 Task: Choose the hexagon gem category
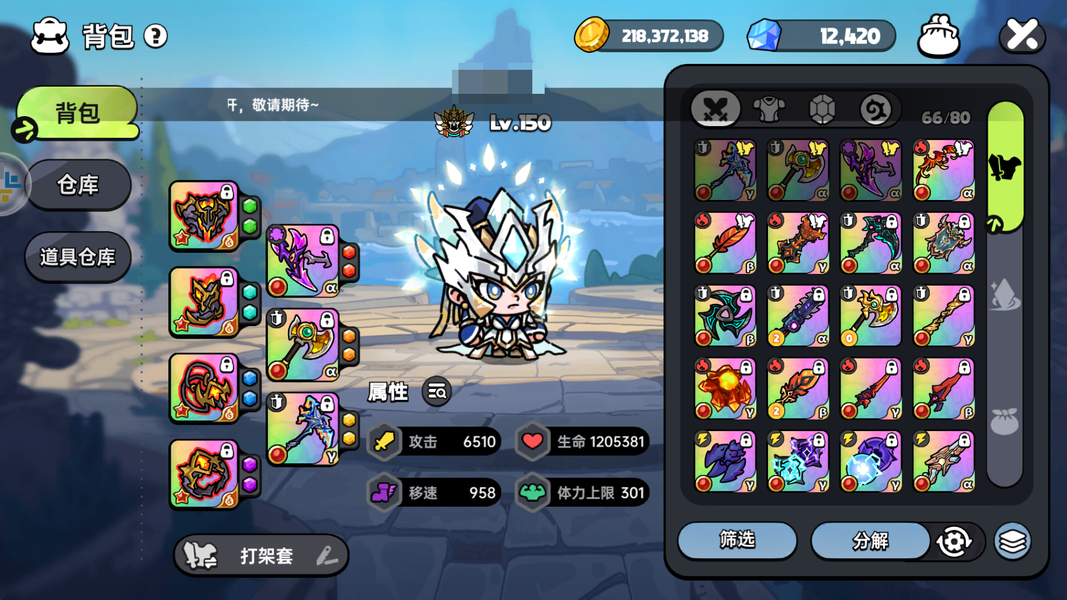(x=822, y=109)
